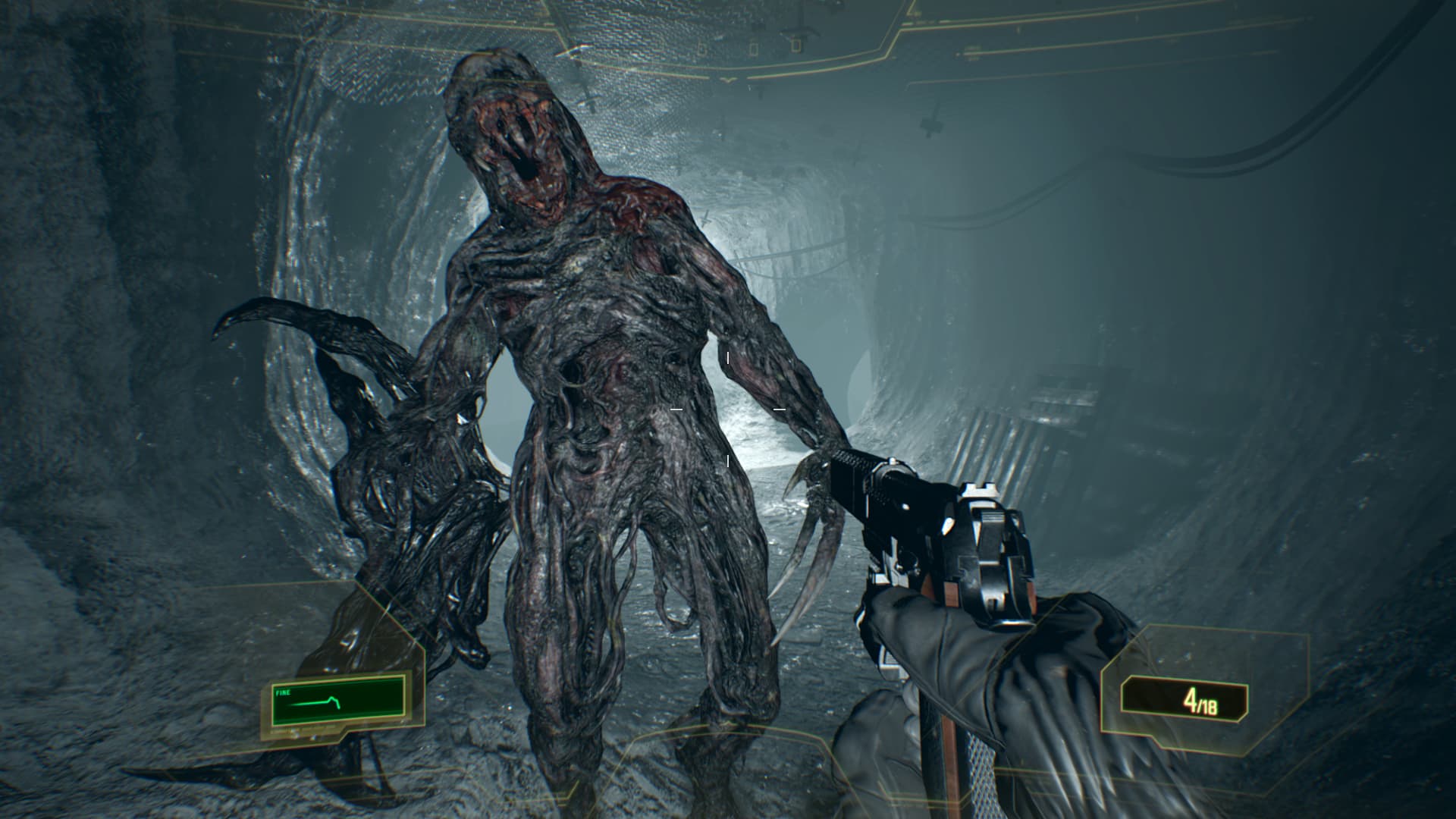Click the green health monitor display

click(337, 701)
